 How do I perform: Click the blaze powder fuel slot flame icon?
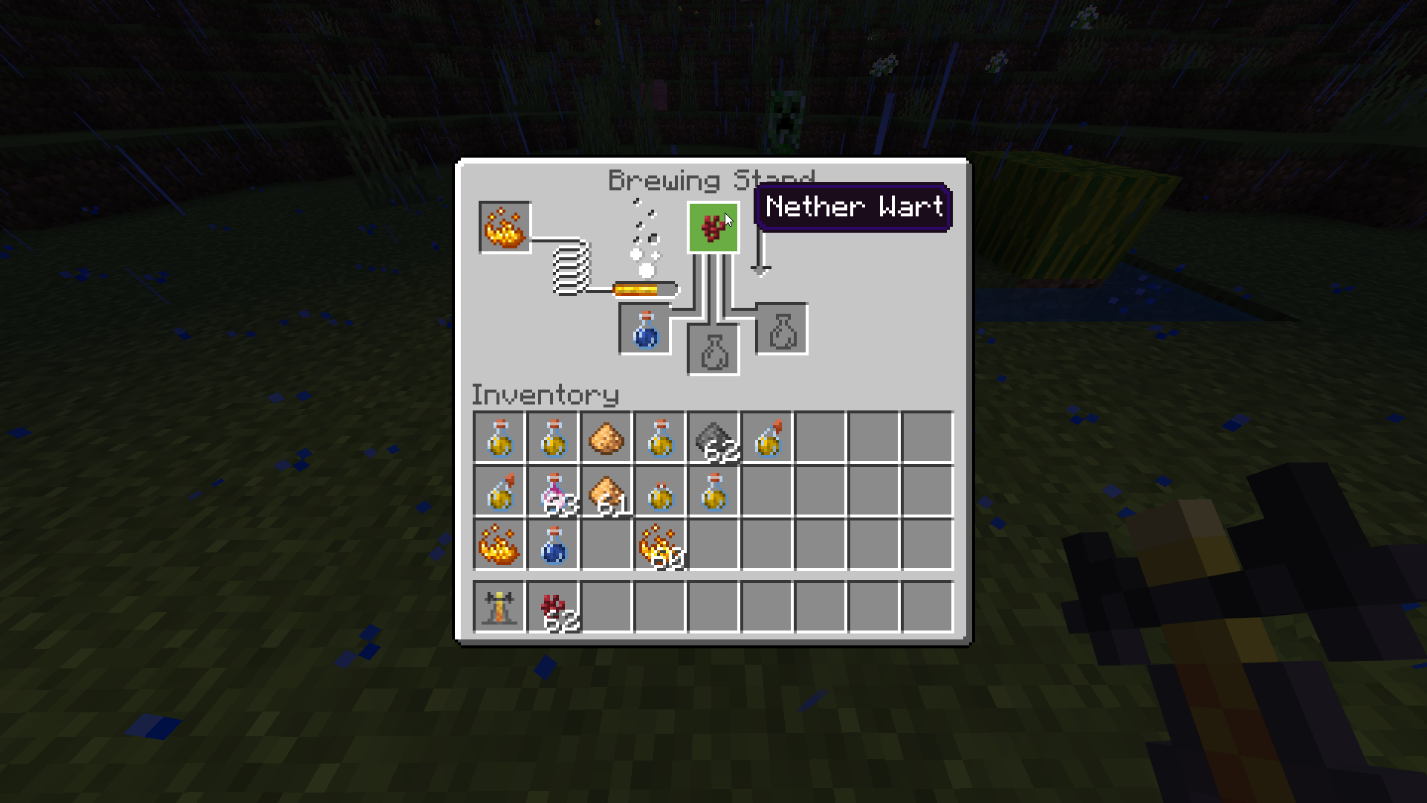[505, 227]
